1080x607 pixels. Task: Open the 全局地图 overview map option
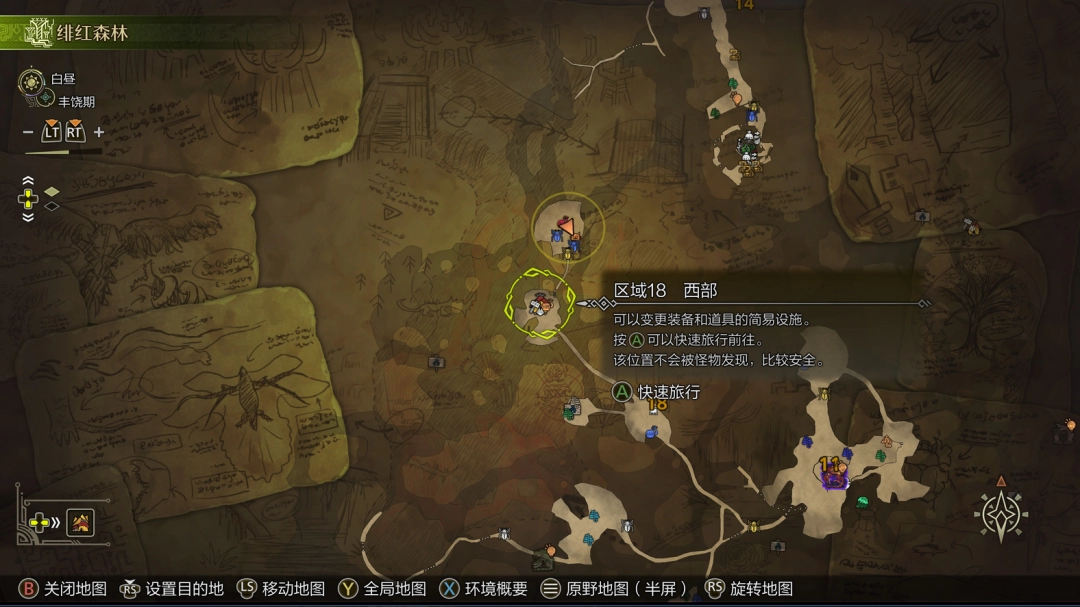pyautogui.click(x=383, y=589)
